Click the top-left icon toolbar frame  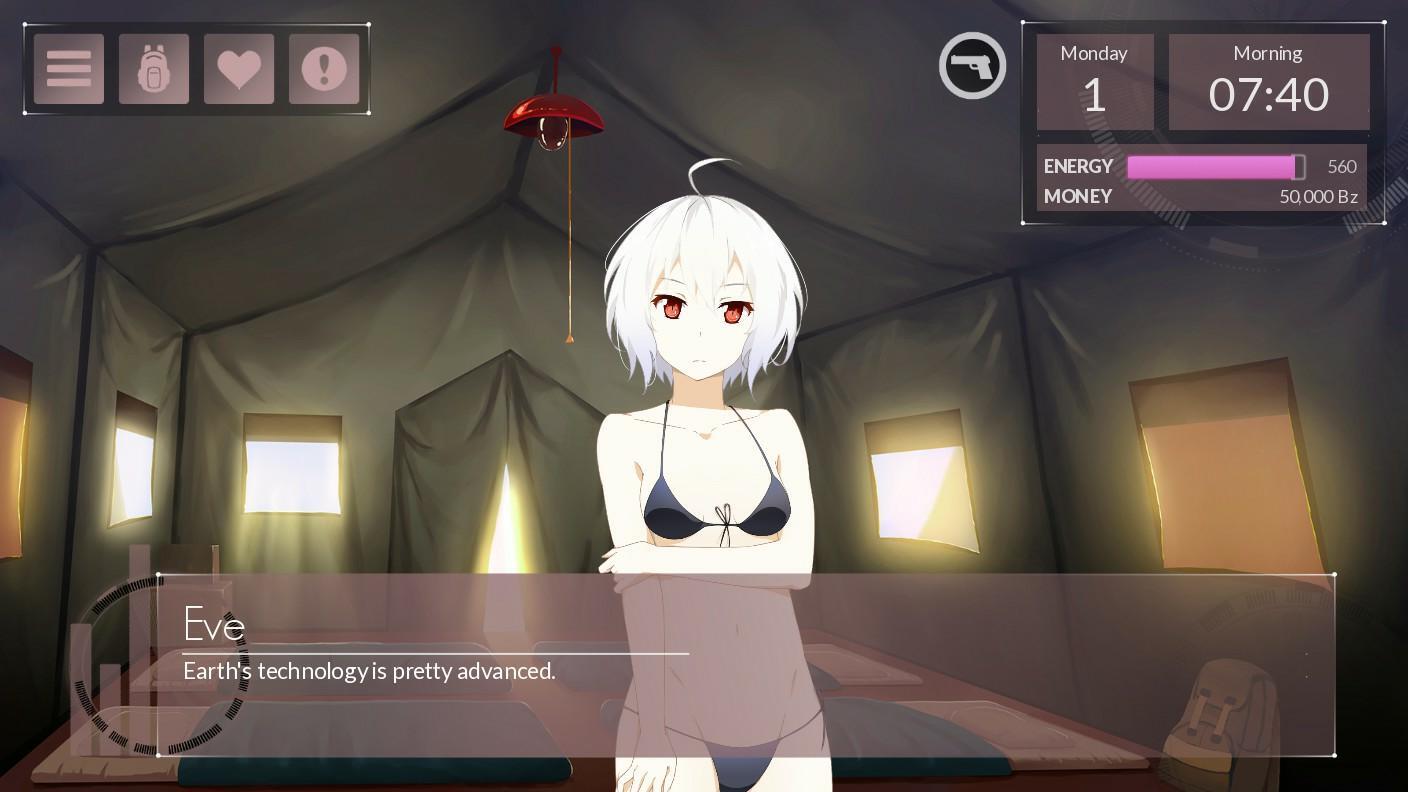pyautogui.click(x=196, y=68)
